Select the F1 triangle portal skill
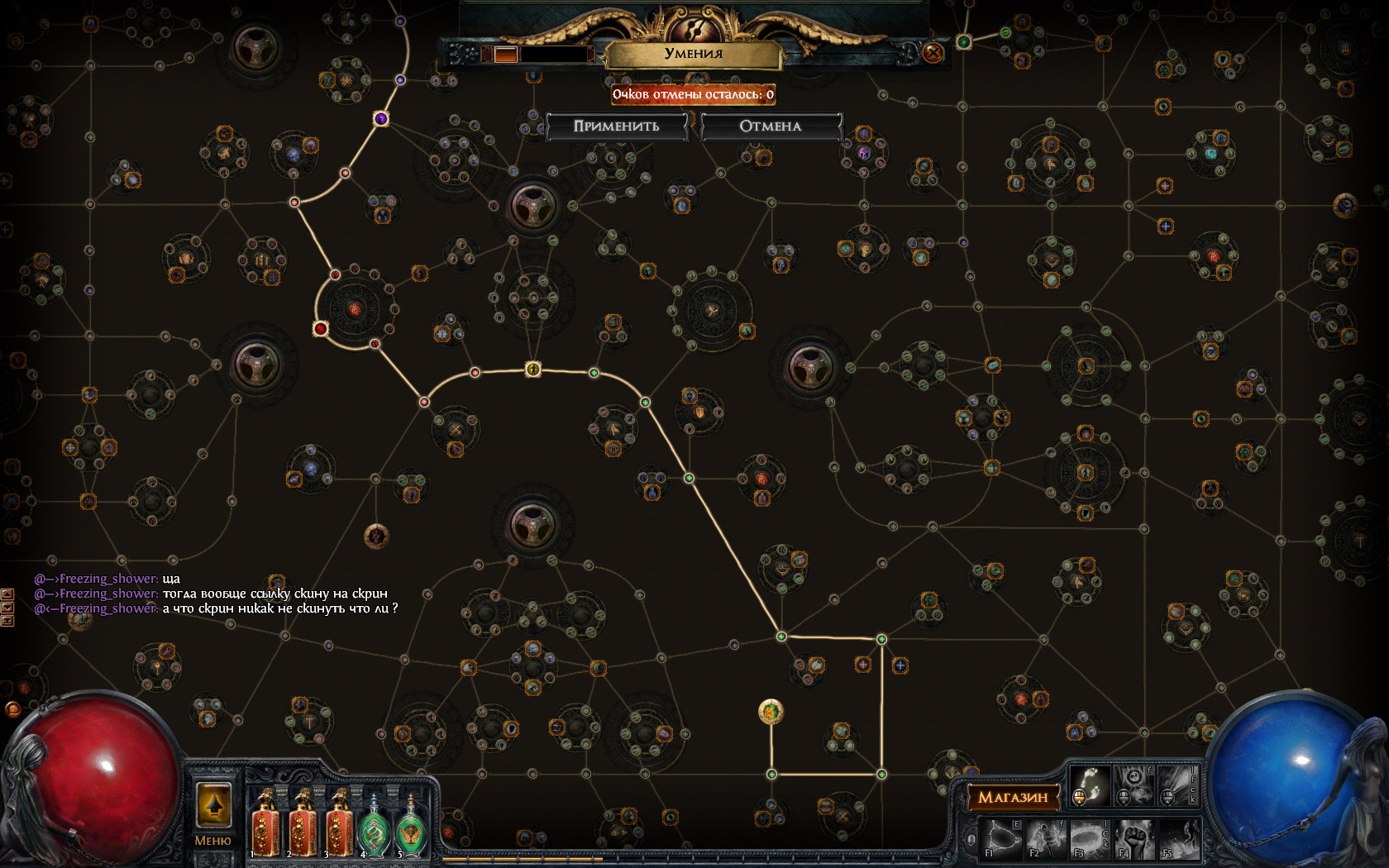Image resolution: width=1389 pixels, height=868 pixels. tap(1000, 837)
